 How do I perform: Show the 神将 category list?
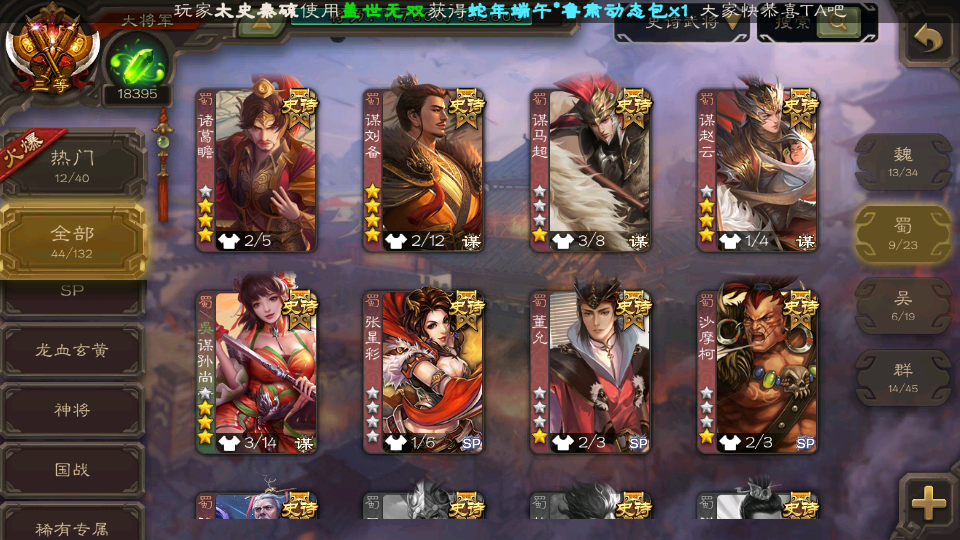72,410
